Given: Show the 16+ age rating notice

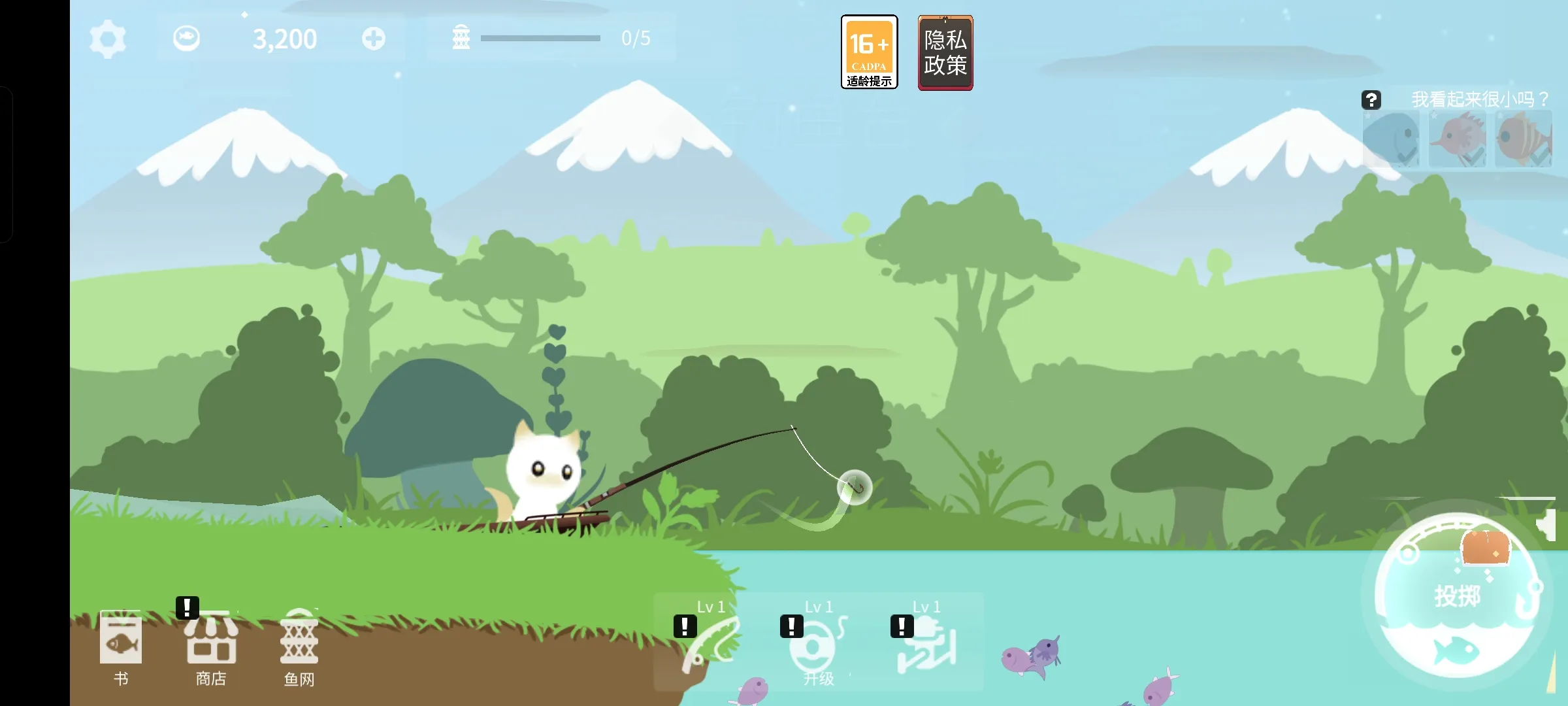Looking at the screenshot, I should pos(869,52).
